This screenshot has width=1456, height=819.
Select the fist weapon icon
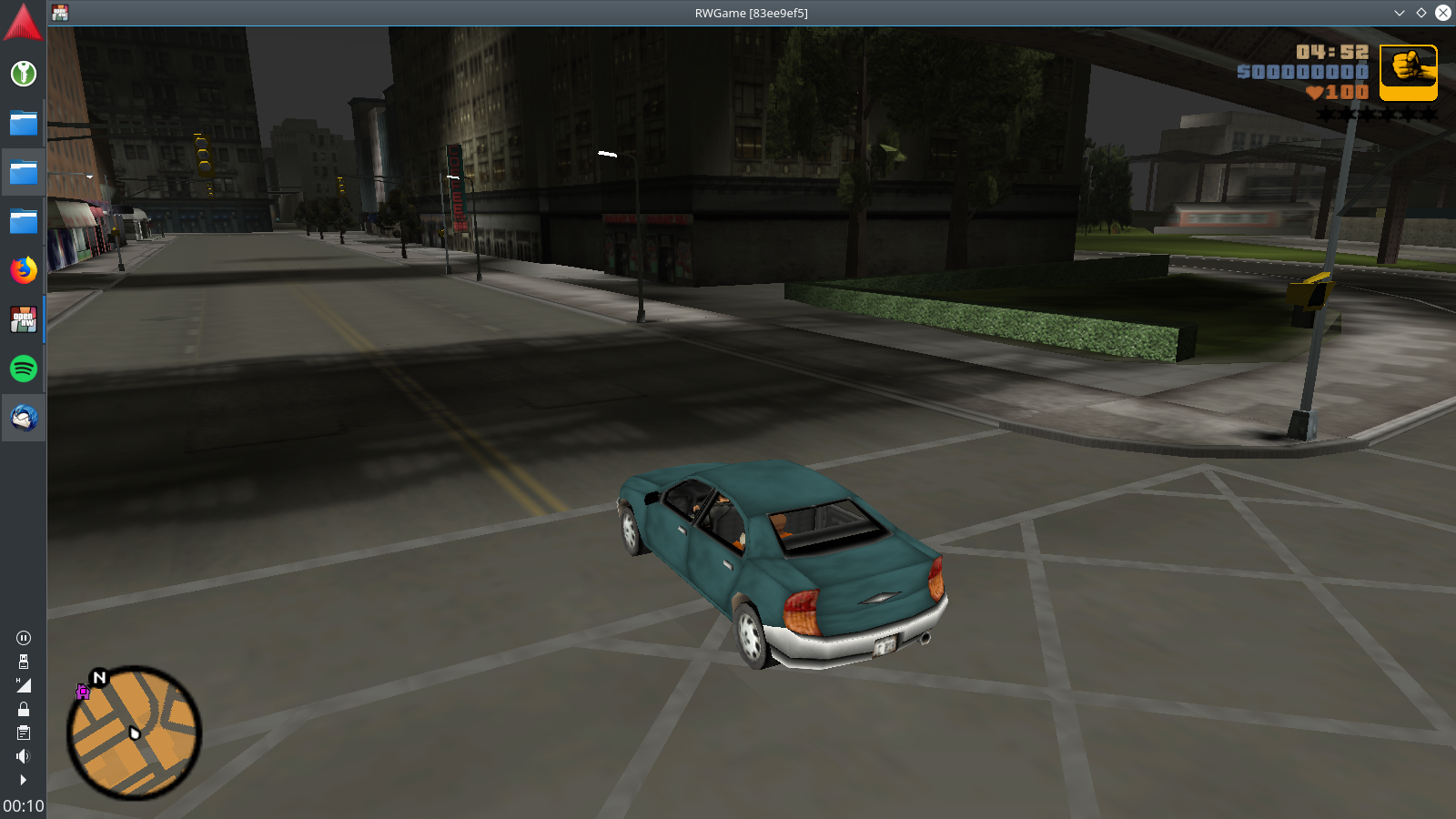[x=1408, y=72]
